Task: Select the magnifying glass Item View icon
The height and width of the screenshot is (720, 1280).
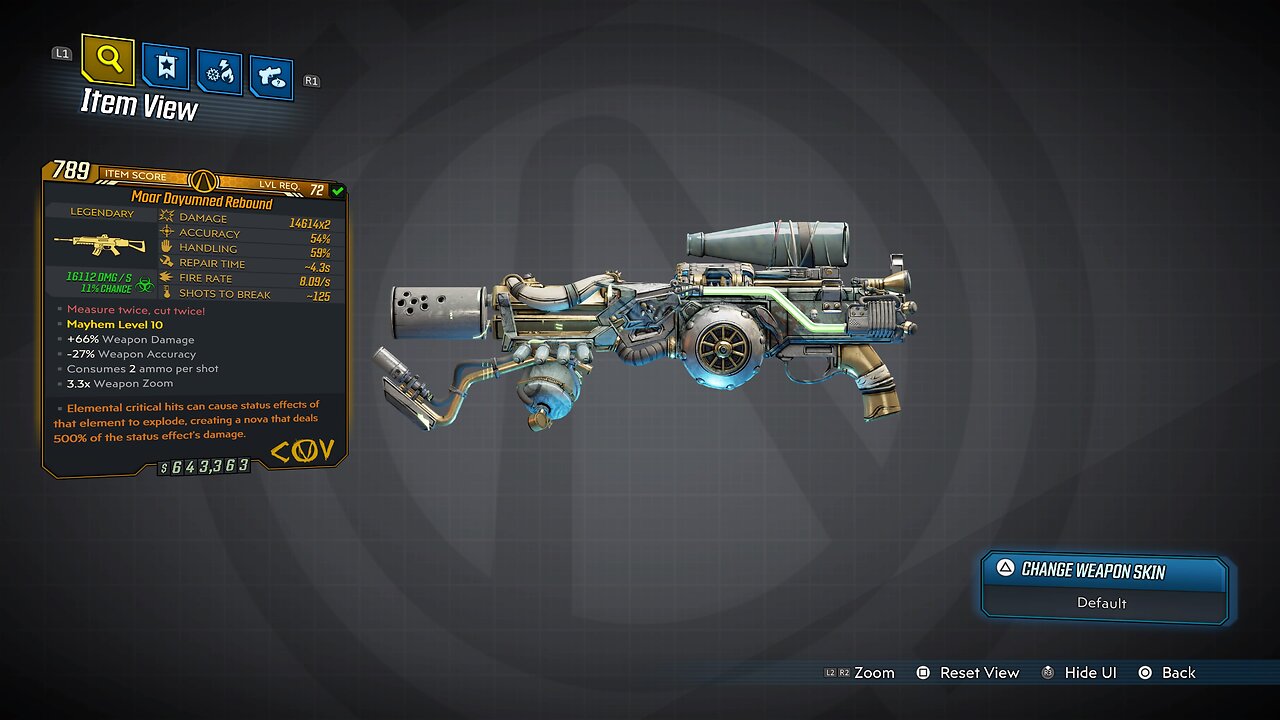Action: tap(107, 61)
